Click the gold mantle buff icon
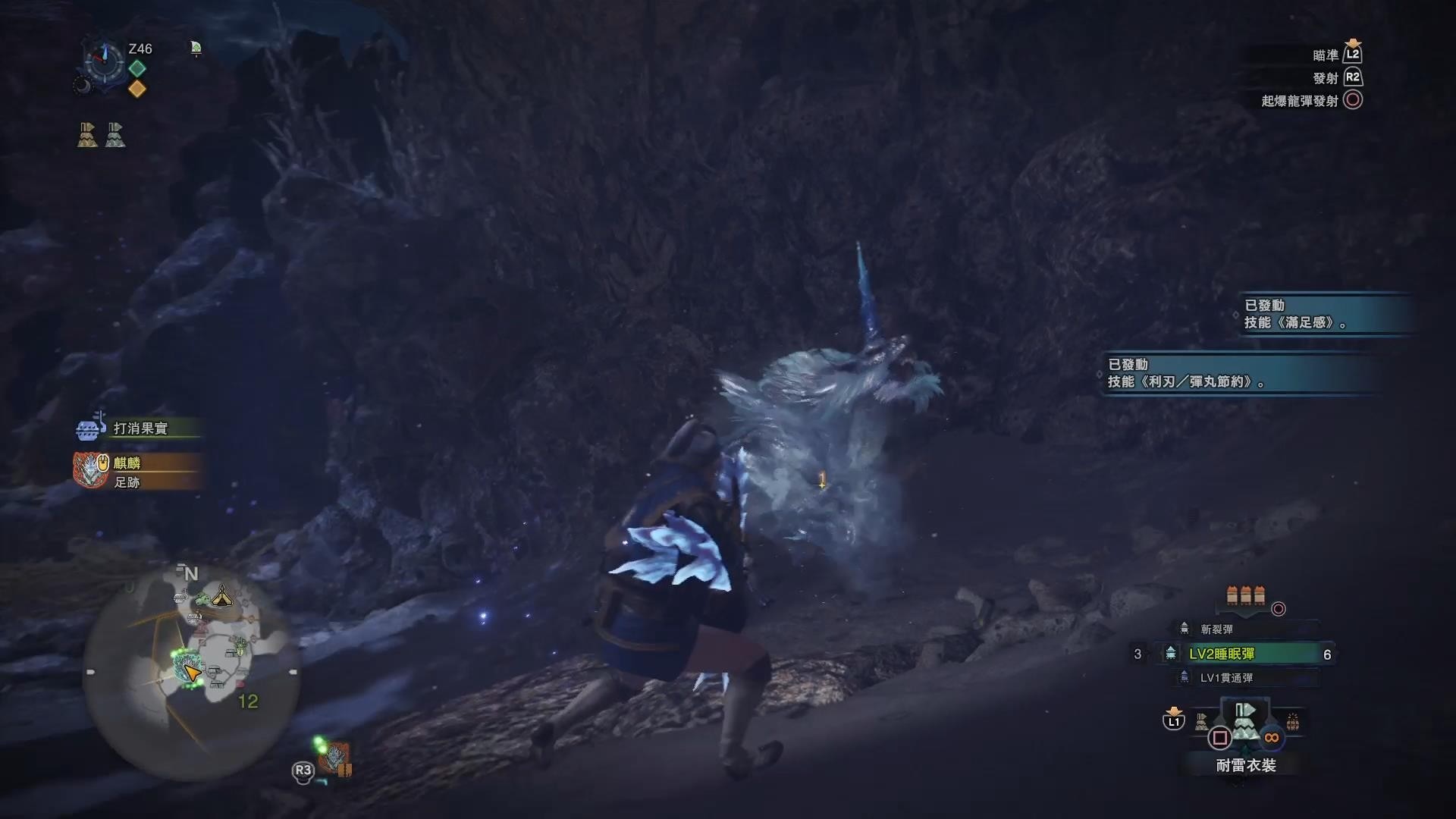Screen dimensions: 1456x819 tap(87, 135)
